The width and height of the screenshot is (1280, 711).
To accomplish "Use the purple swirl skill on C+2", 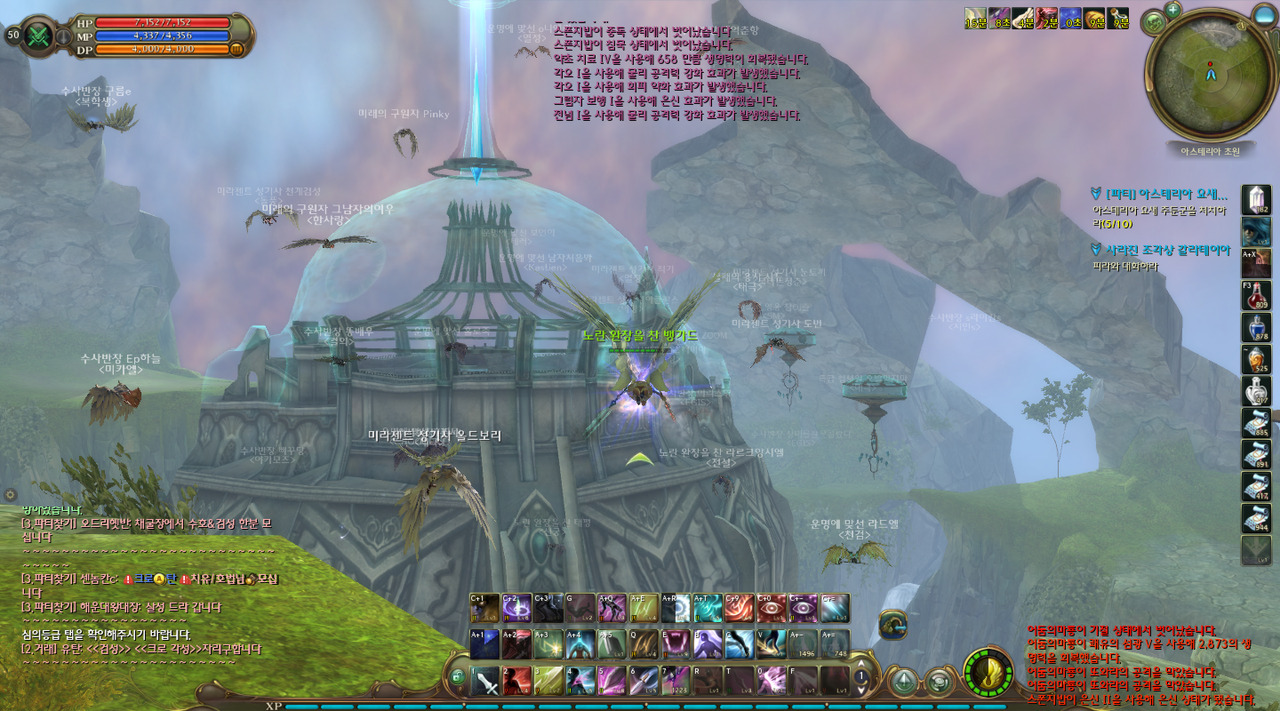I will coord(517,608).
